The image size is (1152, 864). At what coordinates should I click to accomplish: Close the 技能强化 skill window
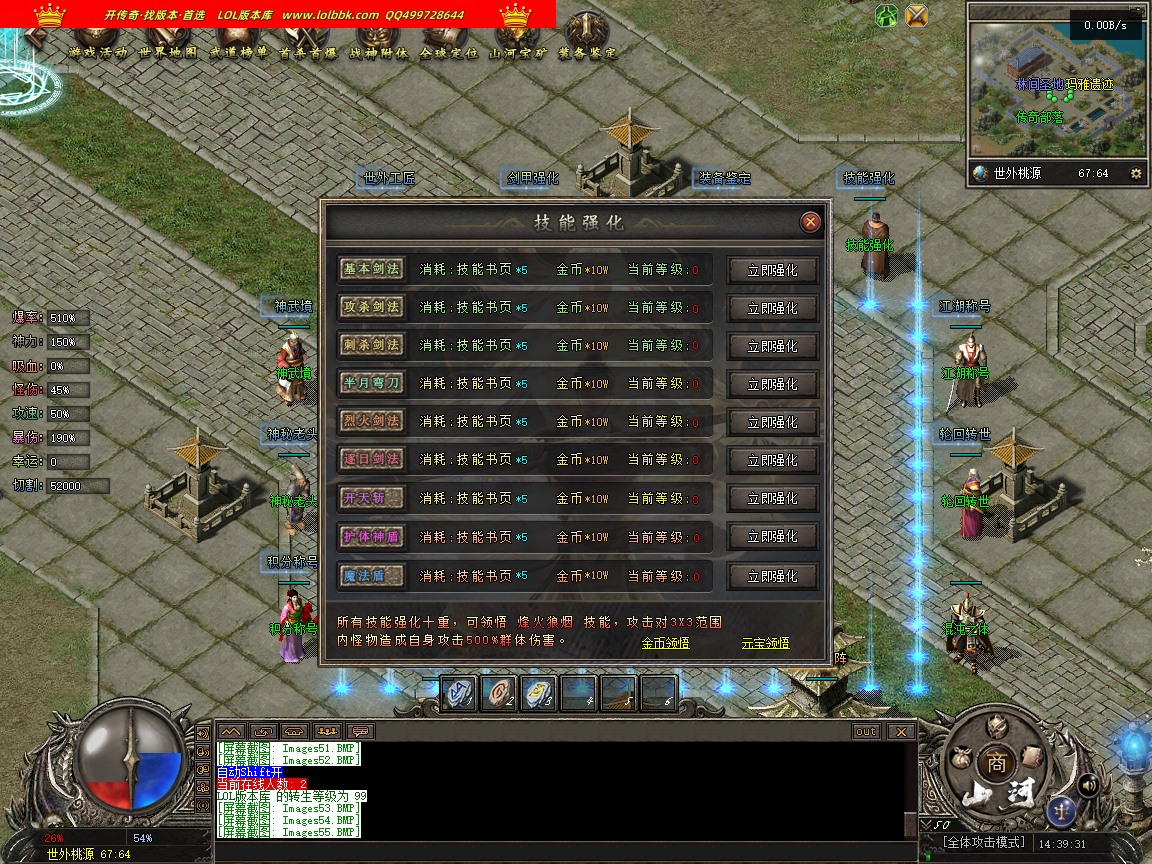pos(811,222)
